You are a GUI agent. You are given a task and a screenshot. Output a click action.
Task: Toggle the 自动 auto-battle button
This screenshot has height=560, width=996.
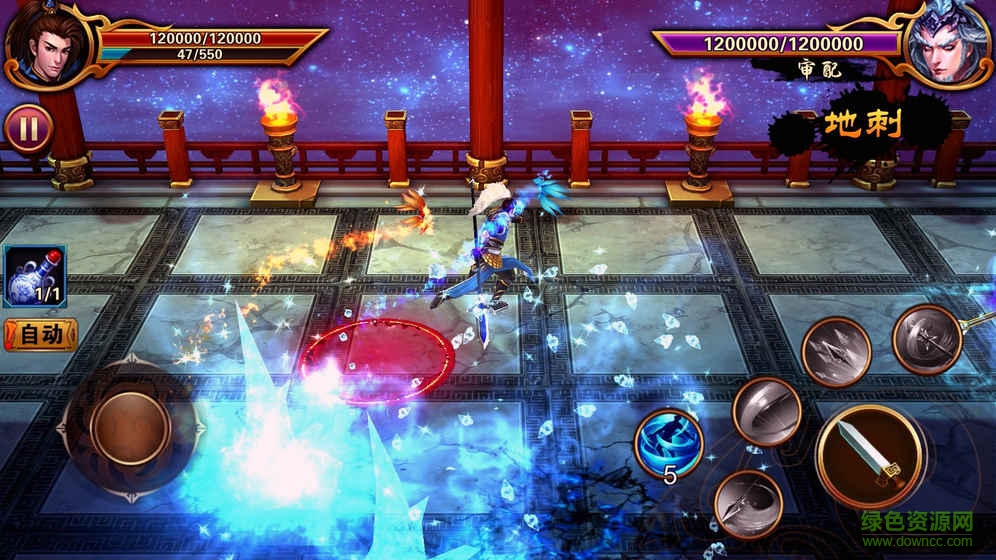pos(39,333)
